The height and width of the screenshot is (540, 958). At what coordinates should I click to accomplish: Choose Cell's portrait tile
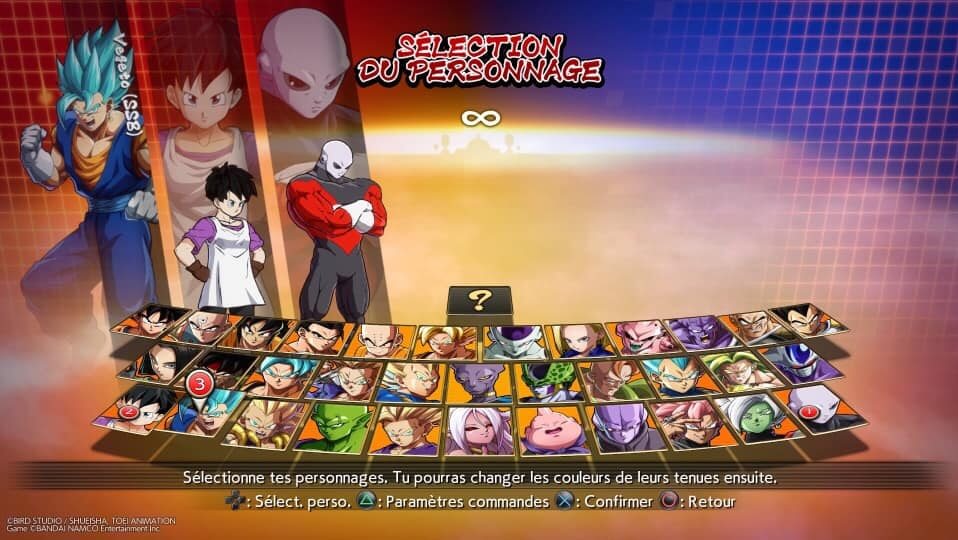click(543, 380)
